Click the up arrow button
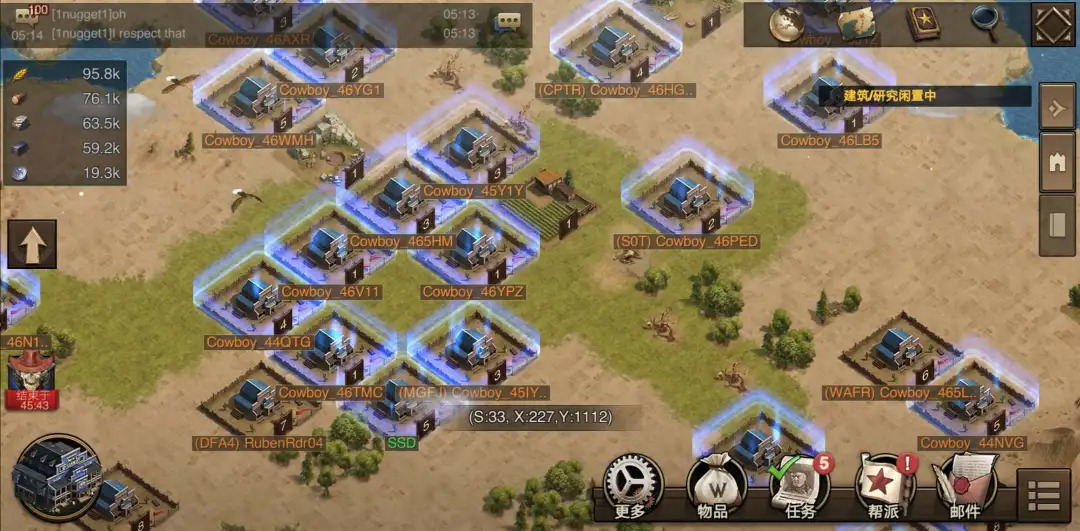 coord(32,244)
